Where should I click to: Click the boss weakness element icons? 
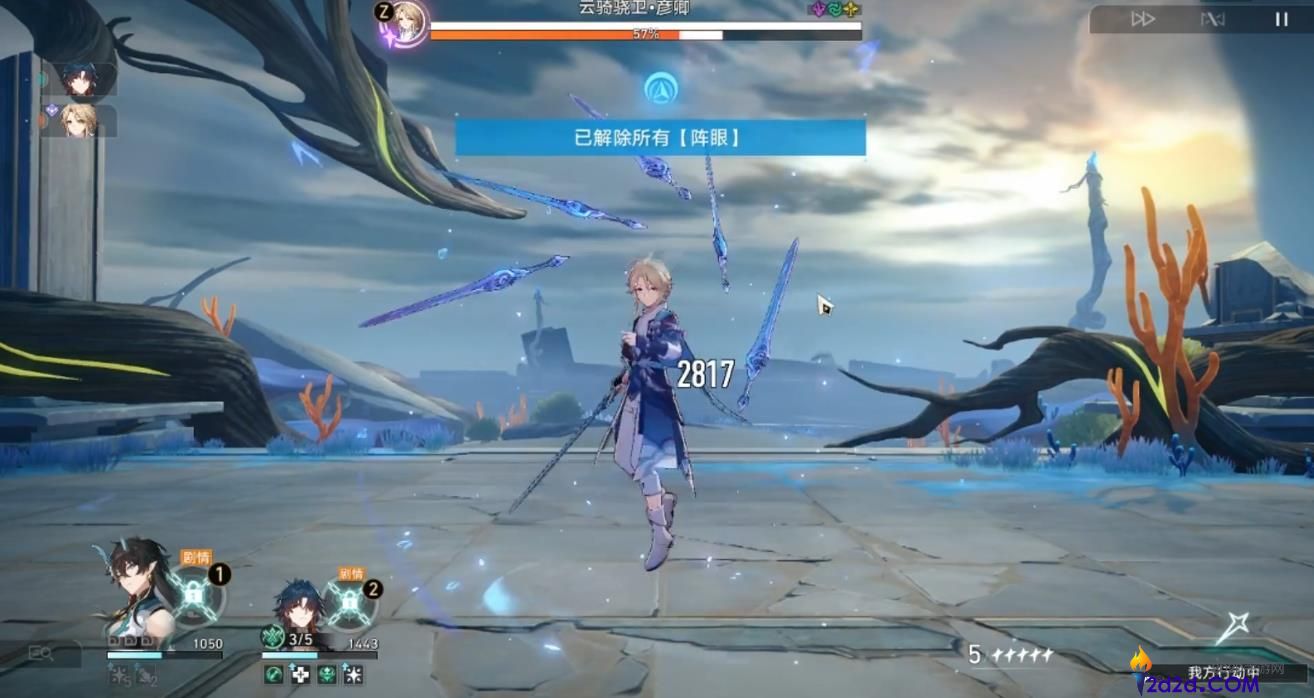tap(833, 9)
